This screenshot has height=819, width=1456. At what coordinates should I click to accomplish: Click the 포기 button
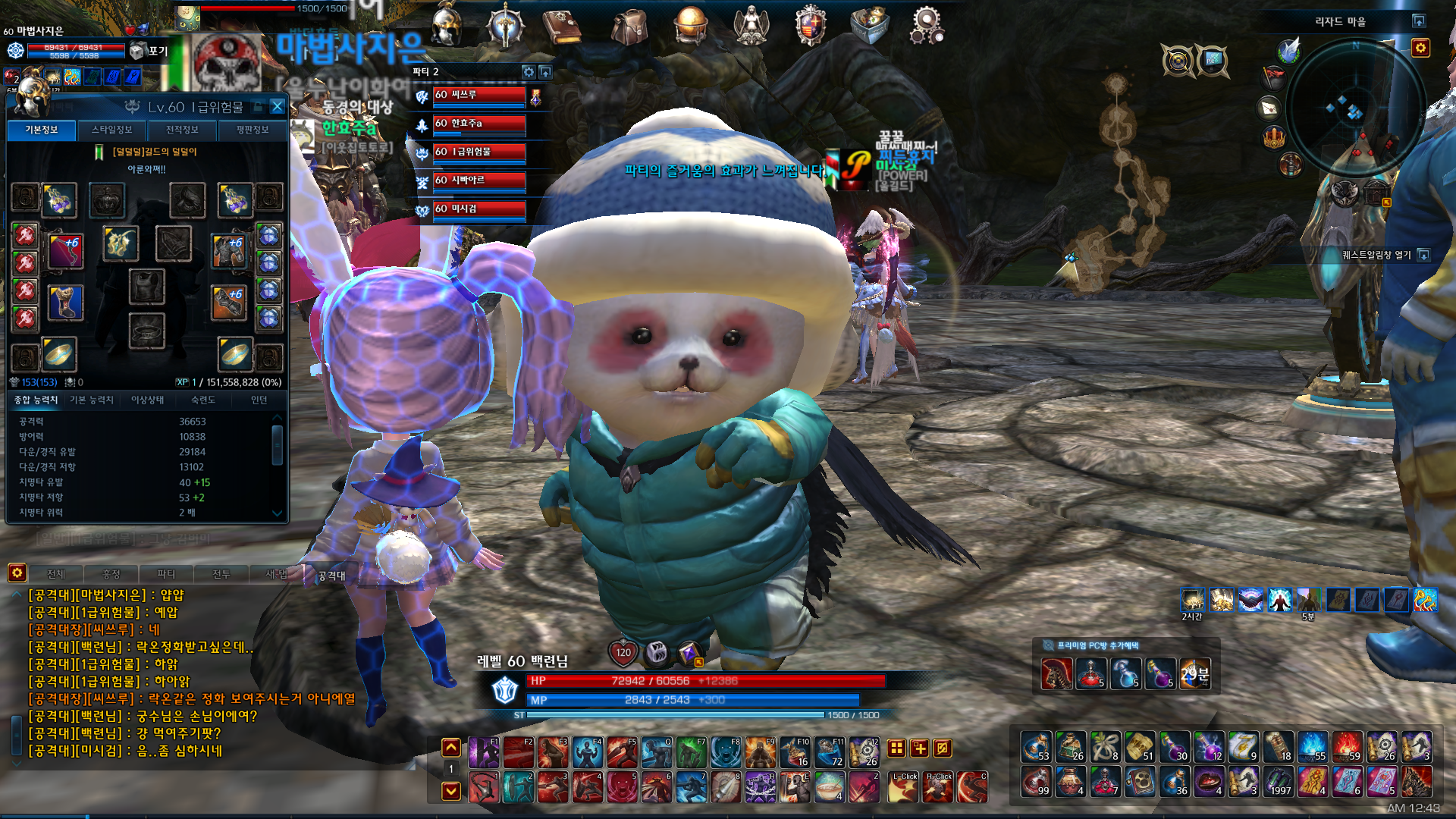click(x=150, y=52)
